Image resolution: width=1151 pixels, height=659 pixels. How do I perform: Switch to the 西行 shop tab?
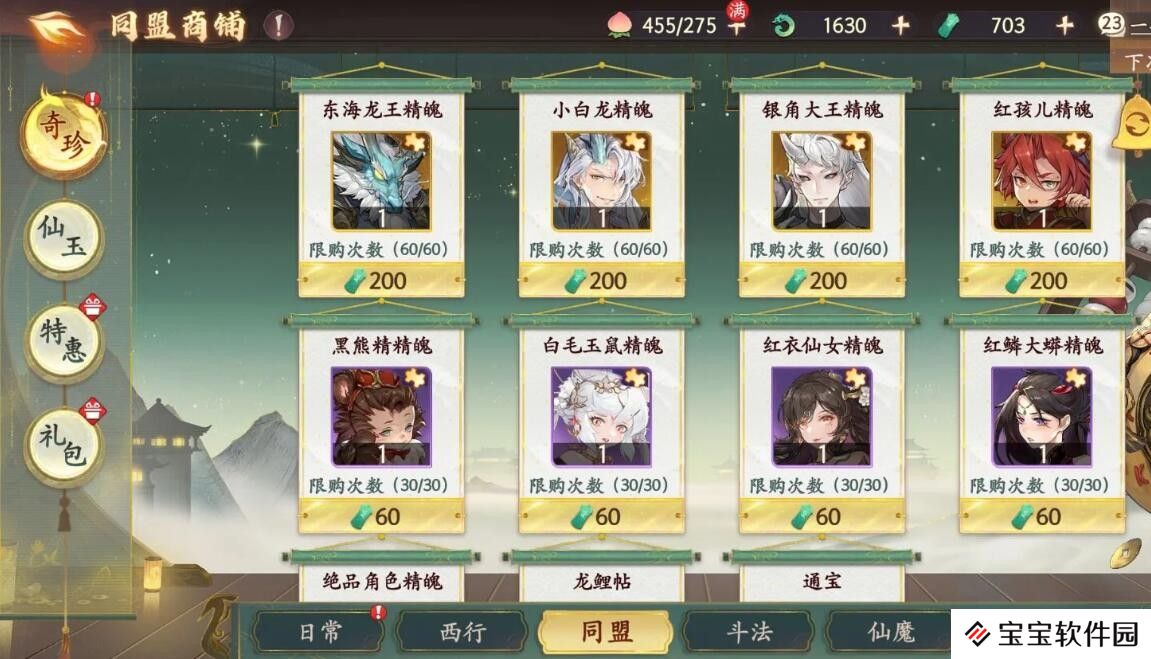tap(462, 632)
